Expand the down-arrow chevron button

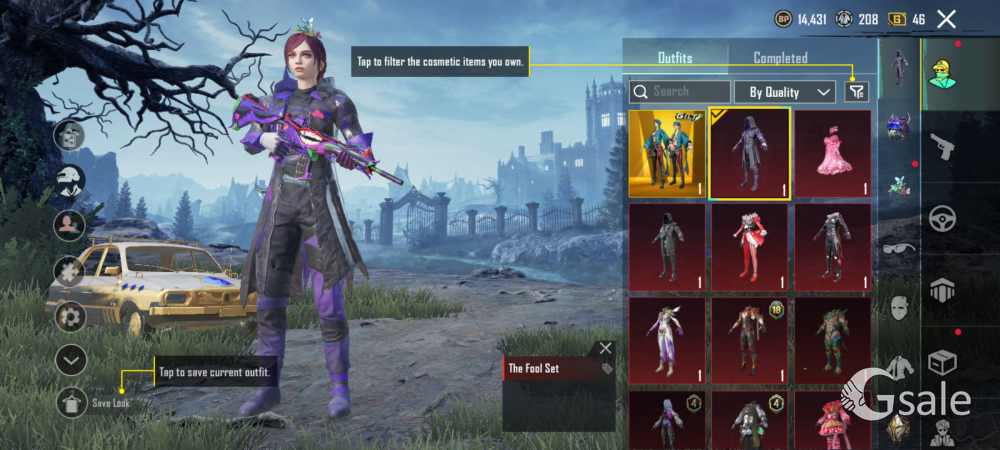(x=70, y=360)
